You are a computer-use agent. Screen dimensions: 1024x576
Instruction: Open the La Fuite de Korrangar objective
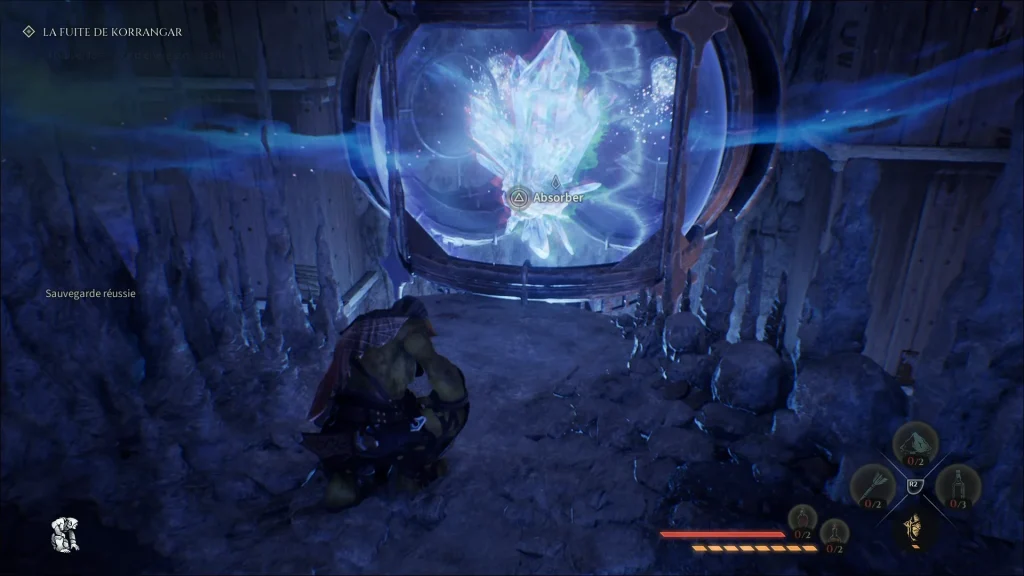pyautogui.click(x=112, y=32)
